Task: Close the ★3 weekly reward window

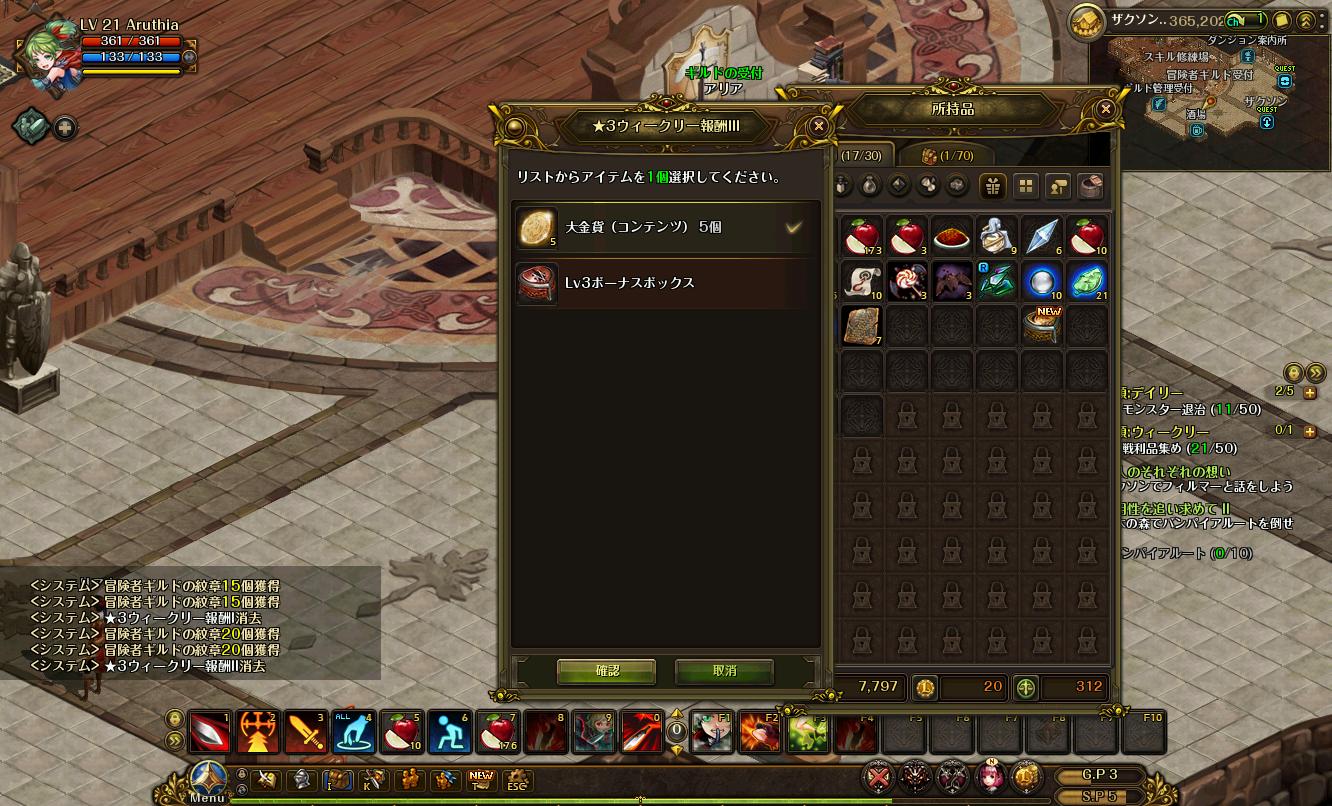Action: coord(819,126)
